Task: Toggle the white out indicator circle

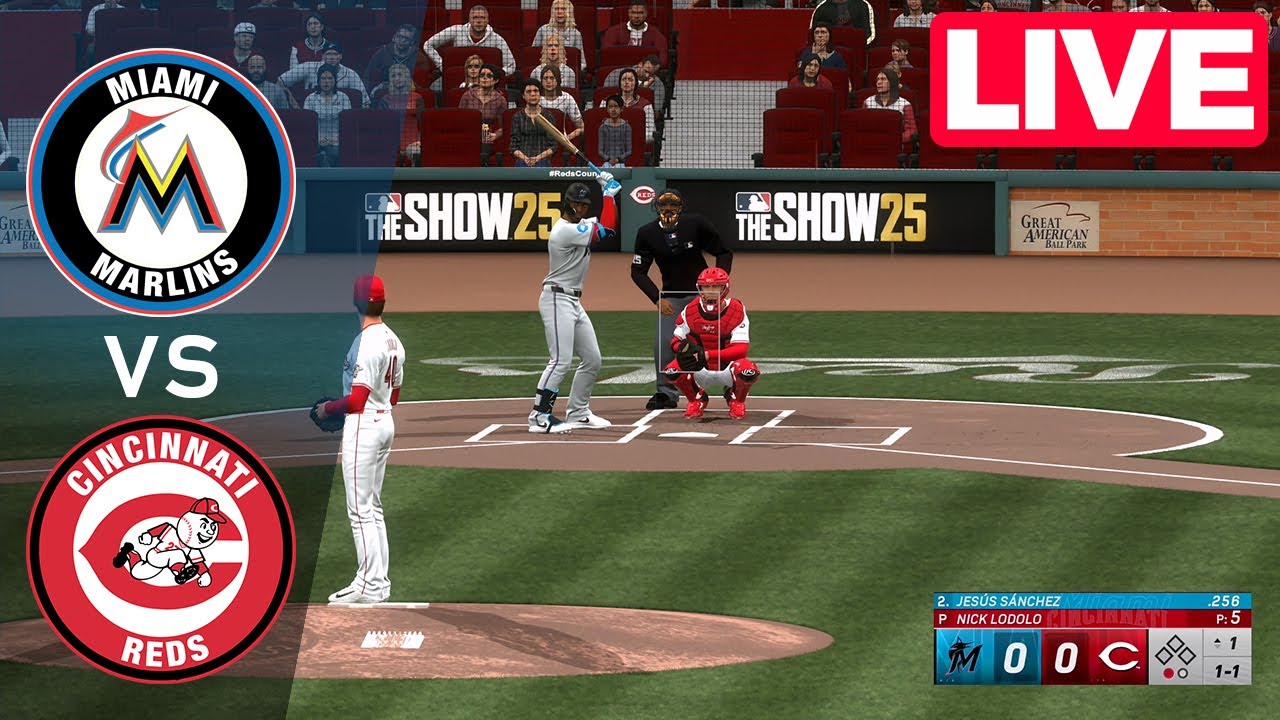Action: click(x=1183, y=674)
